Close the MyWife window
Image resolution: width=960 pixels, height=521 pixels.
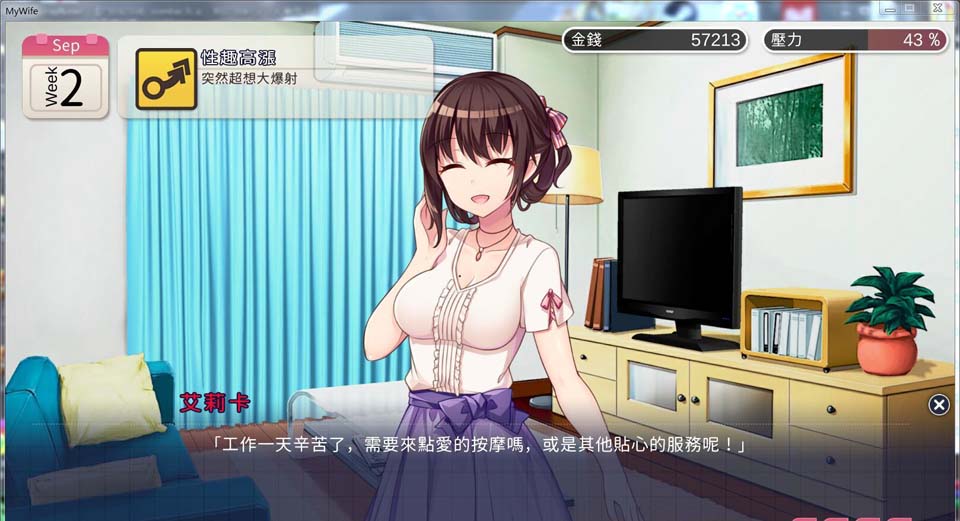[x=937, y=8]
